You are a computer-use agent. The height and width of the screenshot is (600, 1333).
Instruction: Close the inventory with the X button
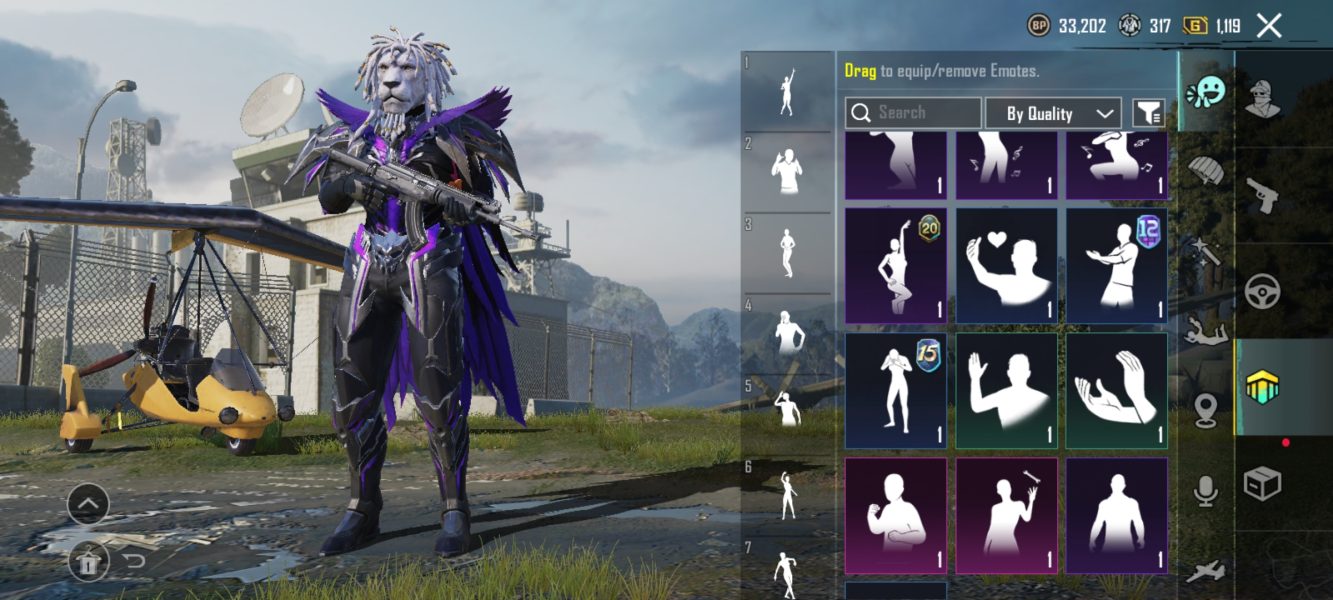coord(1268,26)
